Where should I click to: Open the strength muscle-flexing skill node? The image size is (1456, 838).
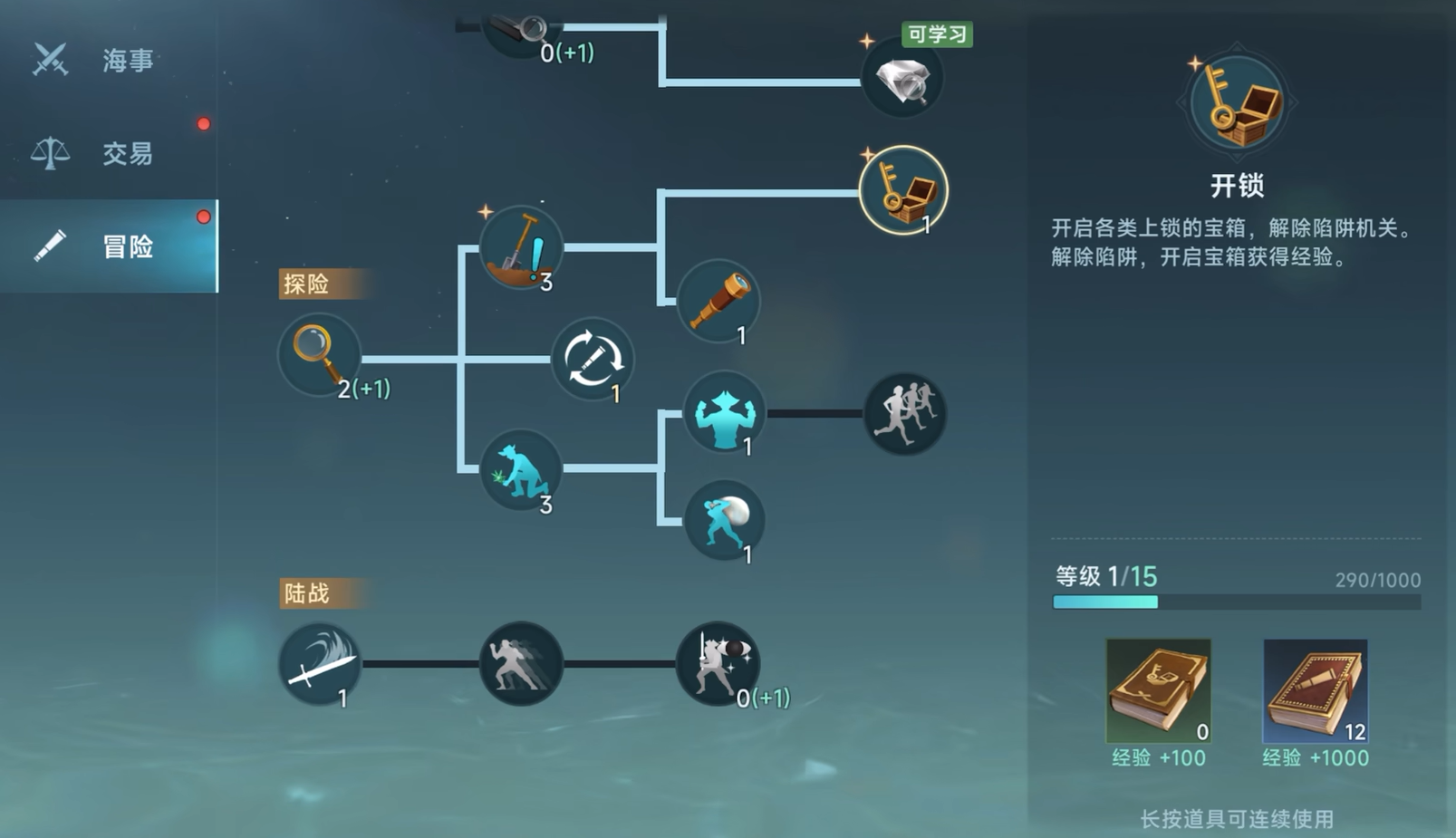click(722, 415)
